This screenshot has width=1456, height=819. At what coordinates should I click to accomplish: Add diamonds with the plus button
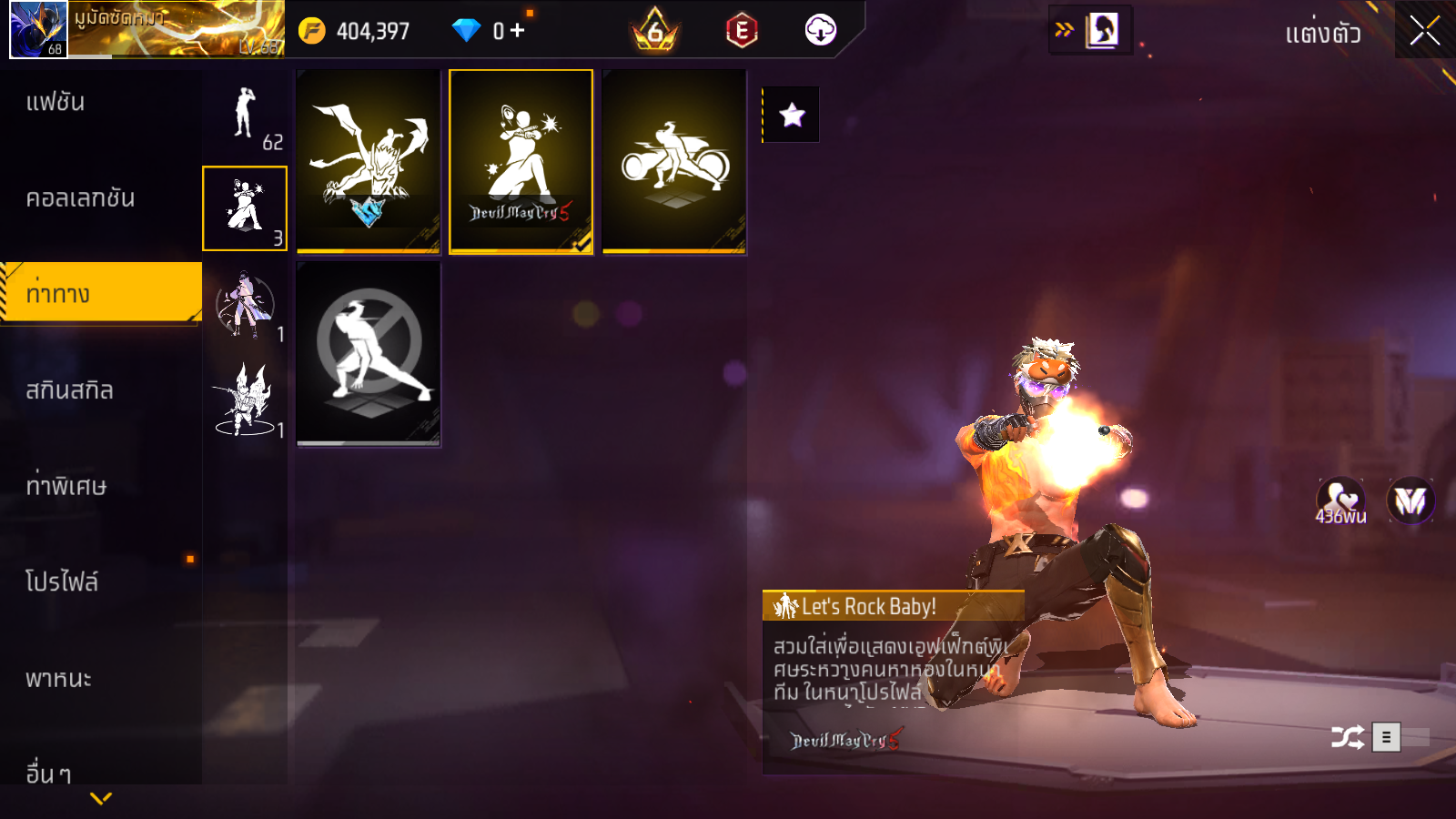pyautogui.click(x=518, y=31)
